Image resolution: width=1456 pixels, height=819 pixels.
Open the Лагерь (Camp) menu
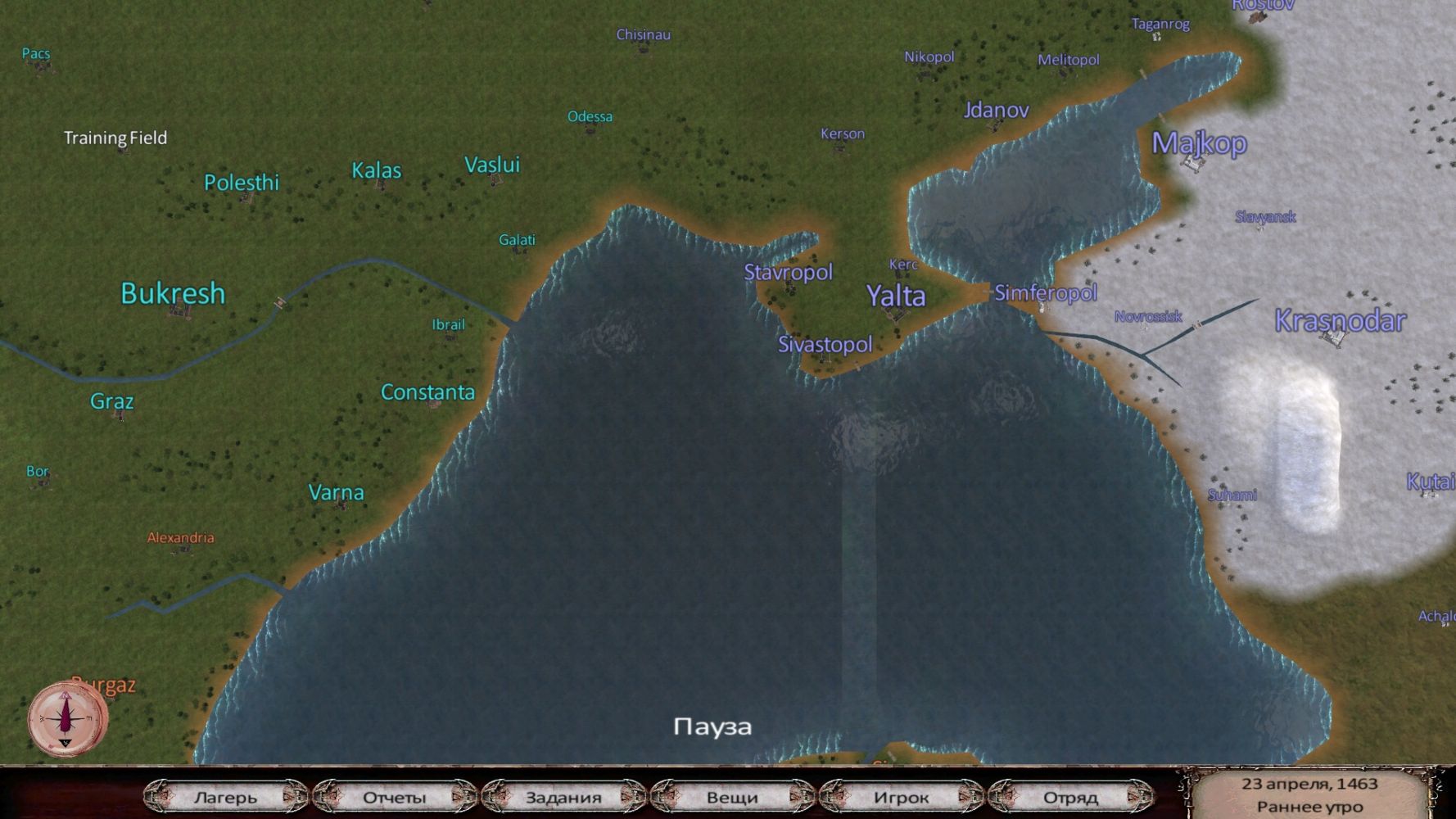pos(225,797)
